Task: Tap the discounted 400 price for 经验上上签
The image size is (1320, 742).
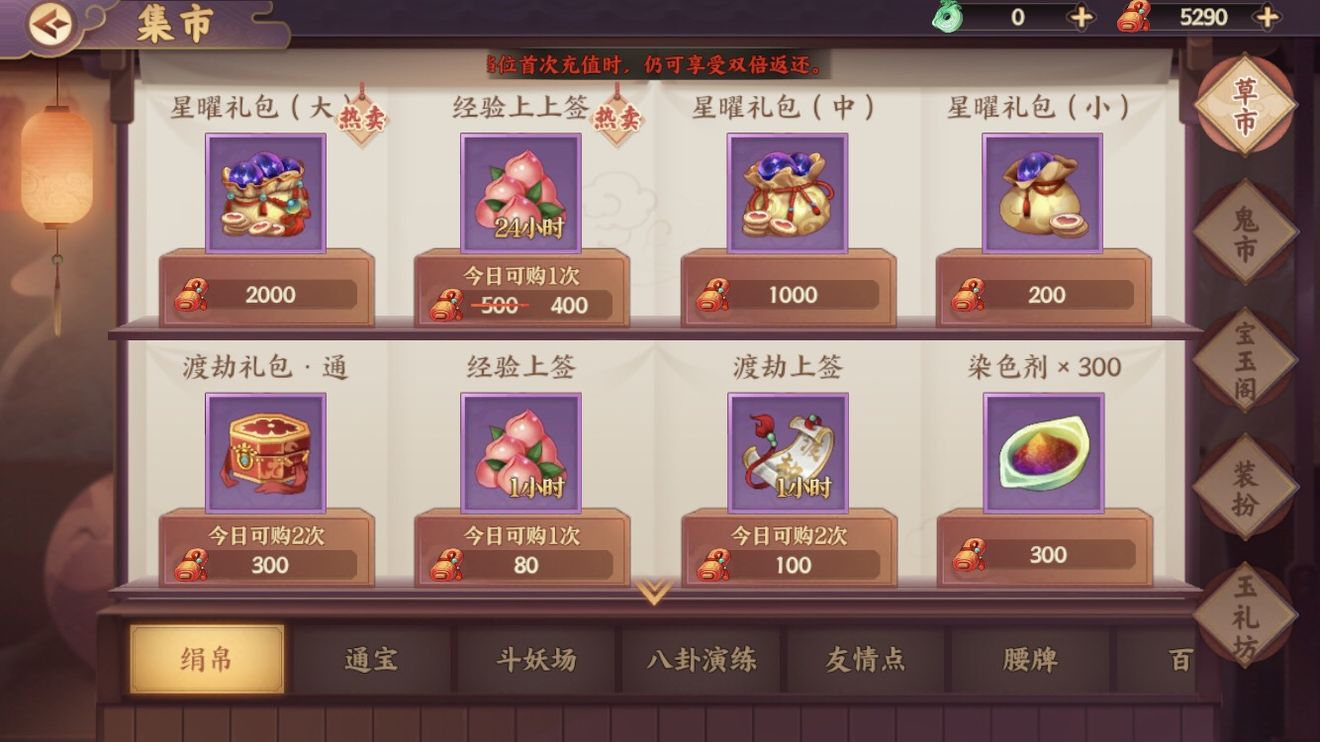Action: click(567, 303)
